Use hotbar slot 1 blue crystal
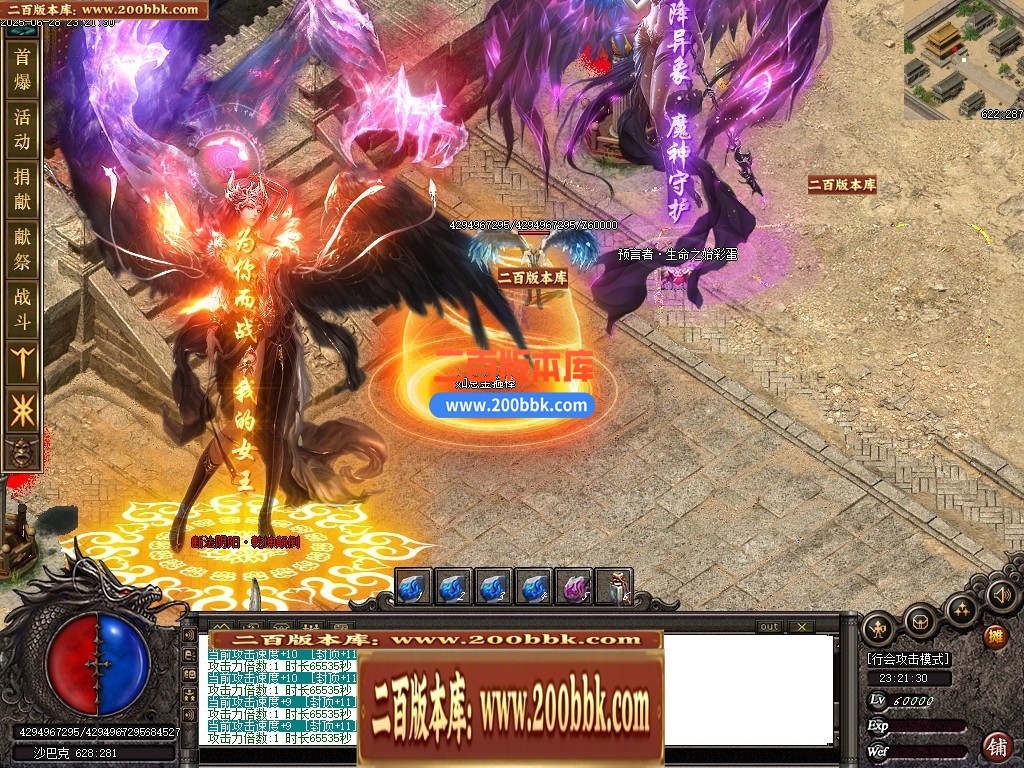The width and height of the screenshot is (1024, 768). click(x=414, y=588)
